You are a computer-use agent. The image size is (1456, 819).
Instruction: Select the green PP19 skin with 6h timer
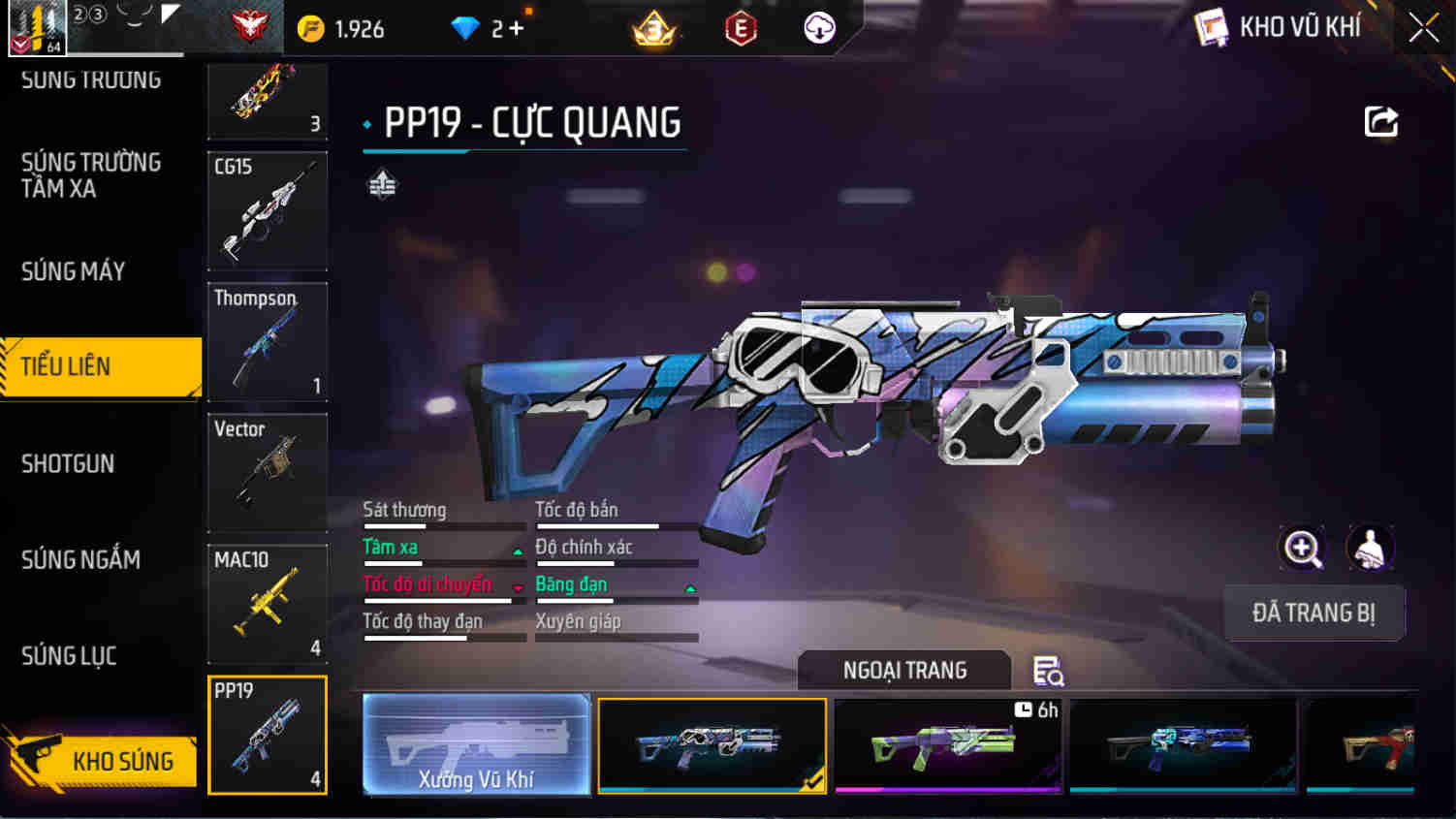(x=948, y=744)
